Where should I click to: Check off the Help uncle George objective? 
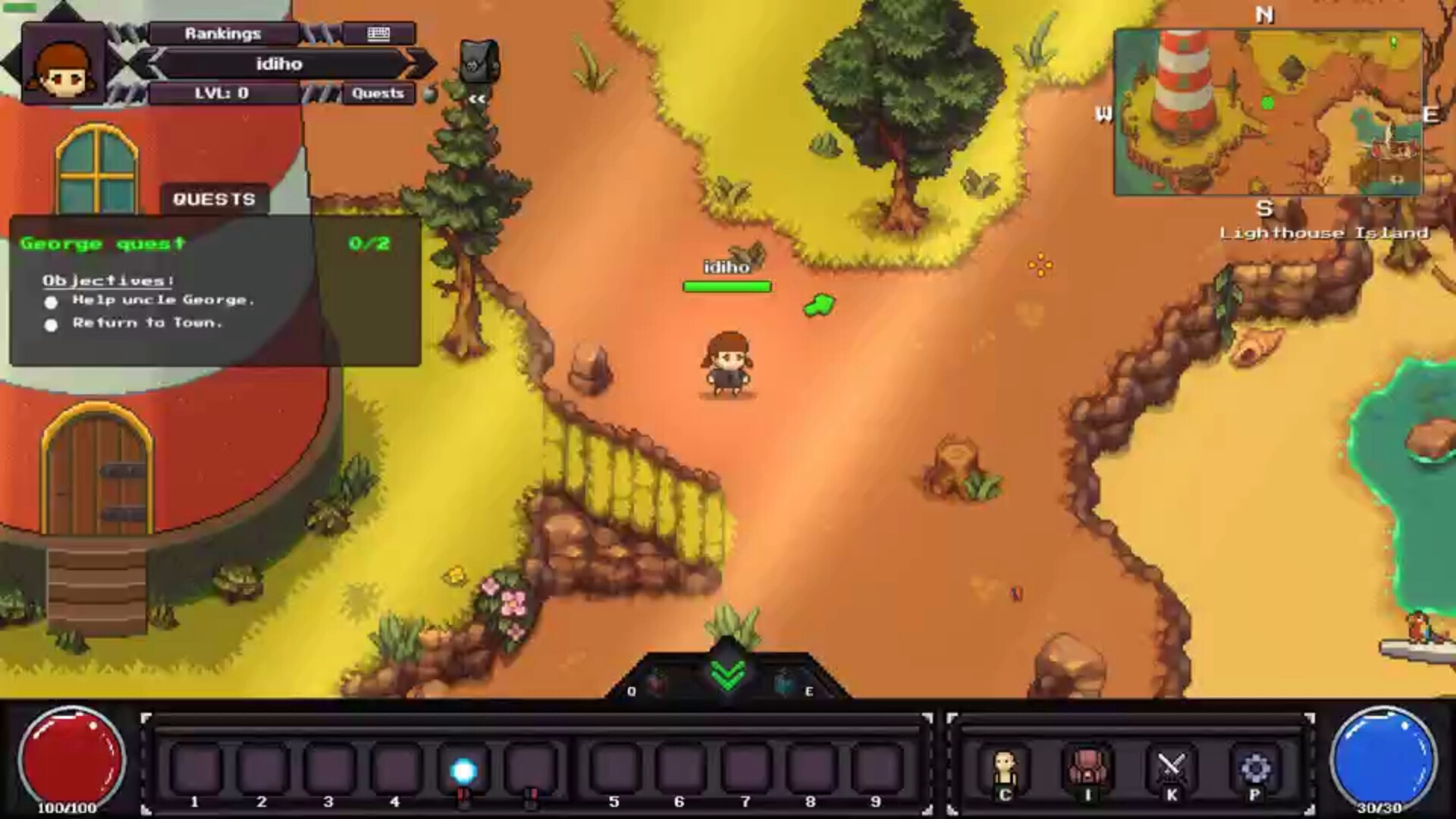point(51,302)
